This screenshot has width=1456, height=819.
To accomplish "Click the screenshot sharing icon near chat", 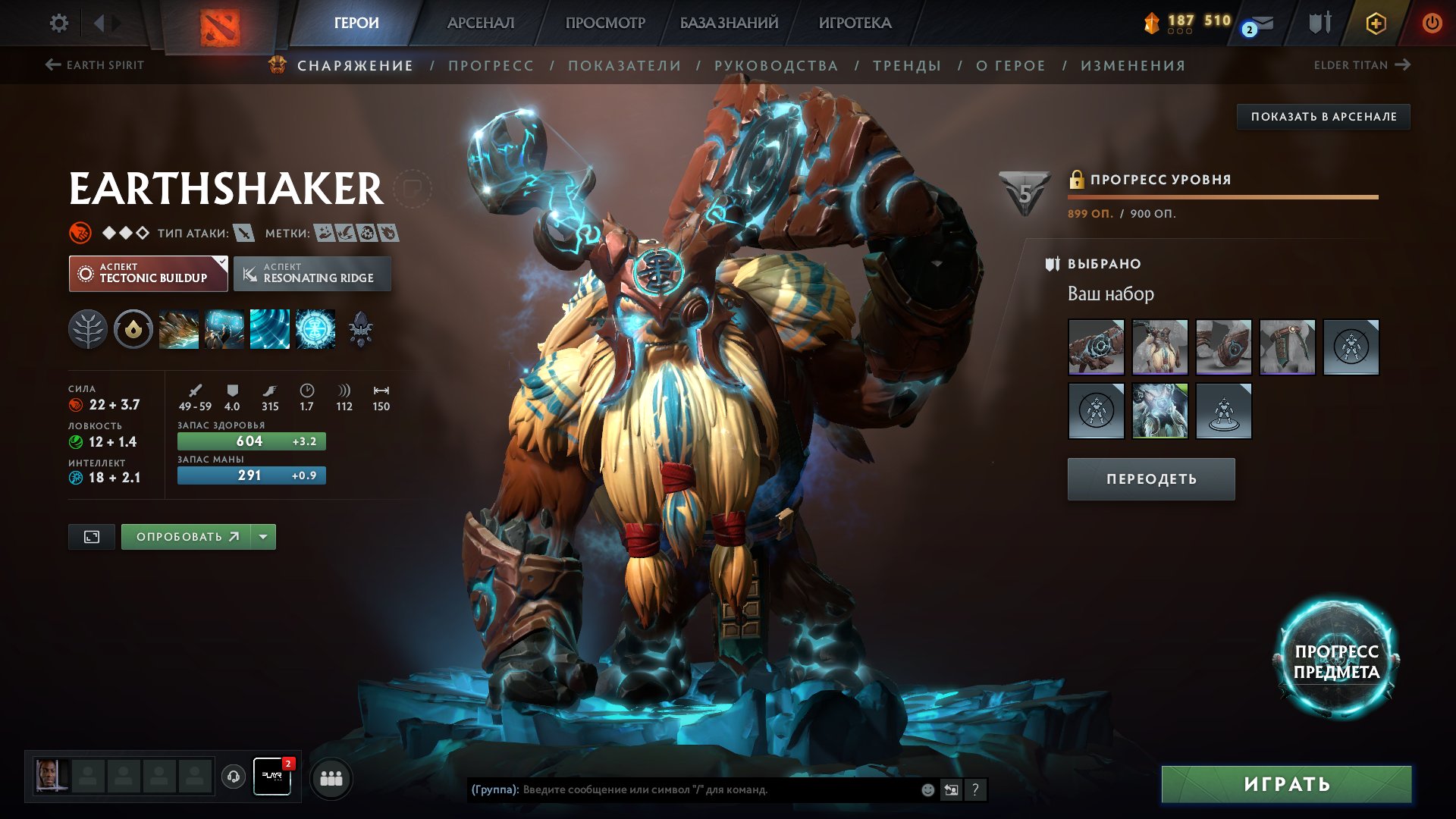I will (950, 789).
